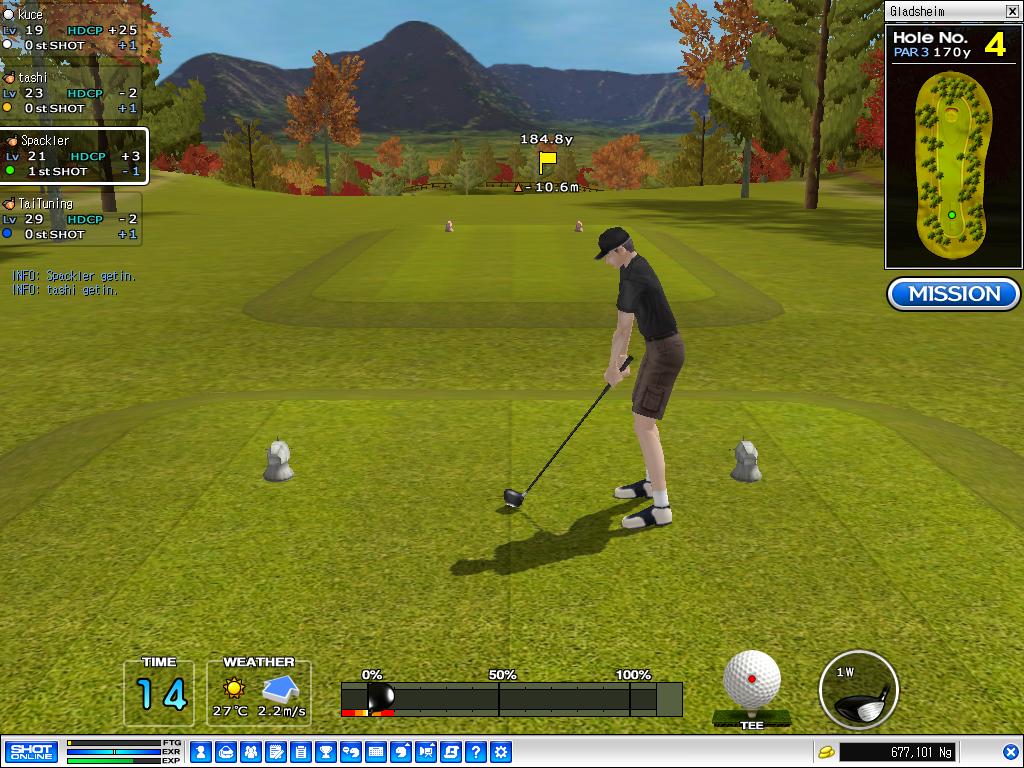The image size is (1024, 768).
Task: Open the character profile toolbar icon
Action: [201, 752]
